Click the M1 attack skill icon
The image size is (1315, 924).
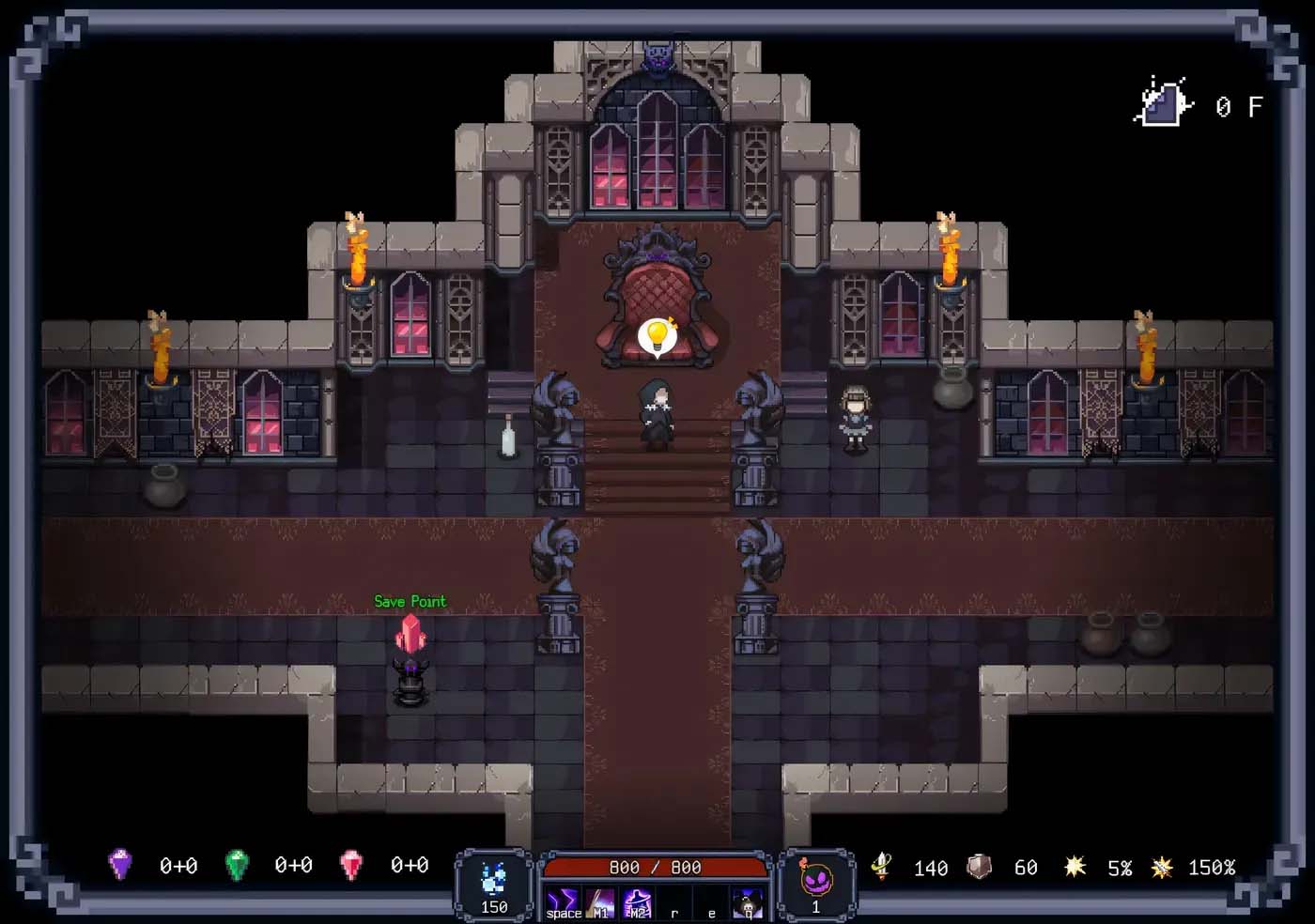(x=599, y=903)
